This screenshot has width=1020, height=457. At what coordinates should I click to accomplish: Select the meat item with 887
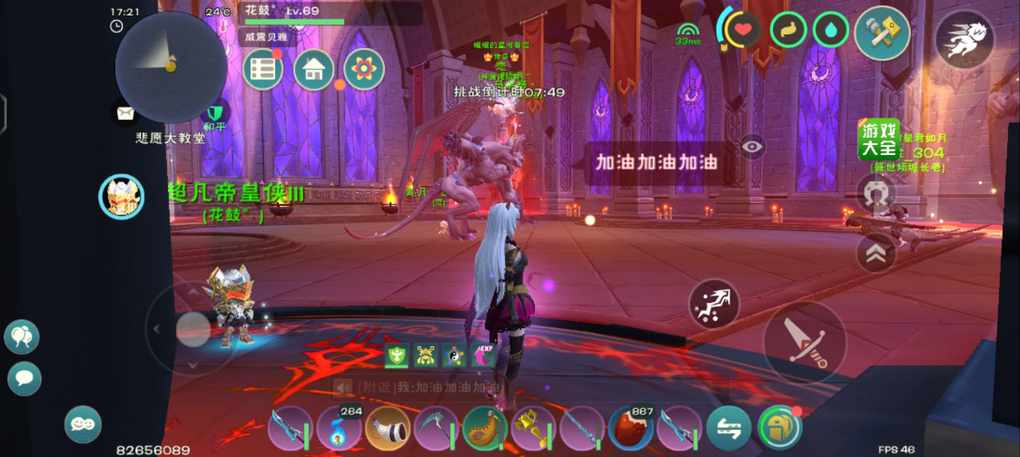click(631, 428)
